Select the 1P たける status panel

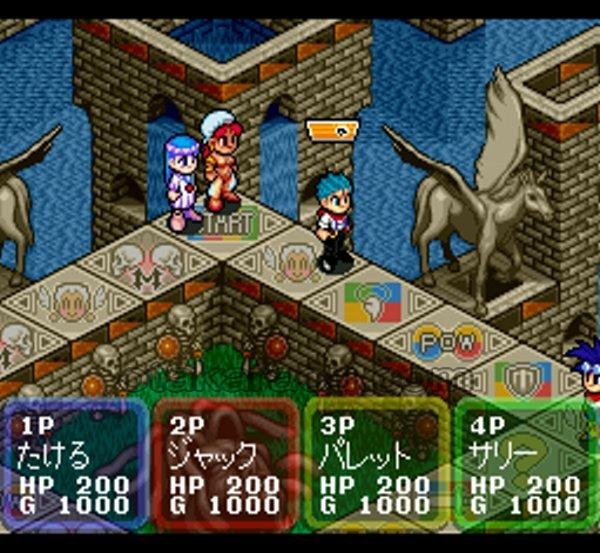(75, 465)
